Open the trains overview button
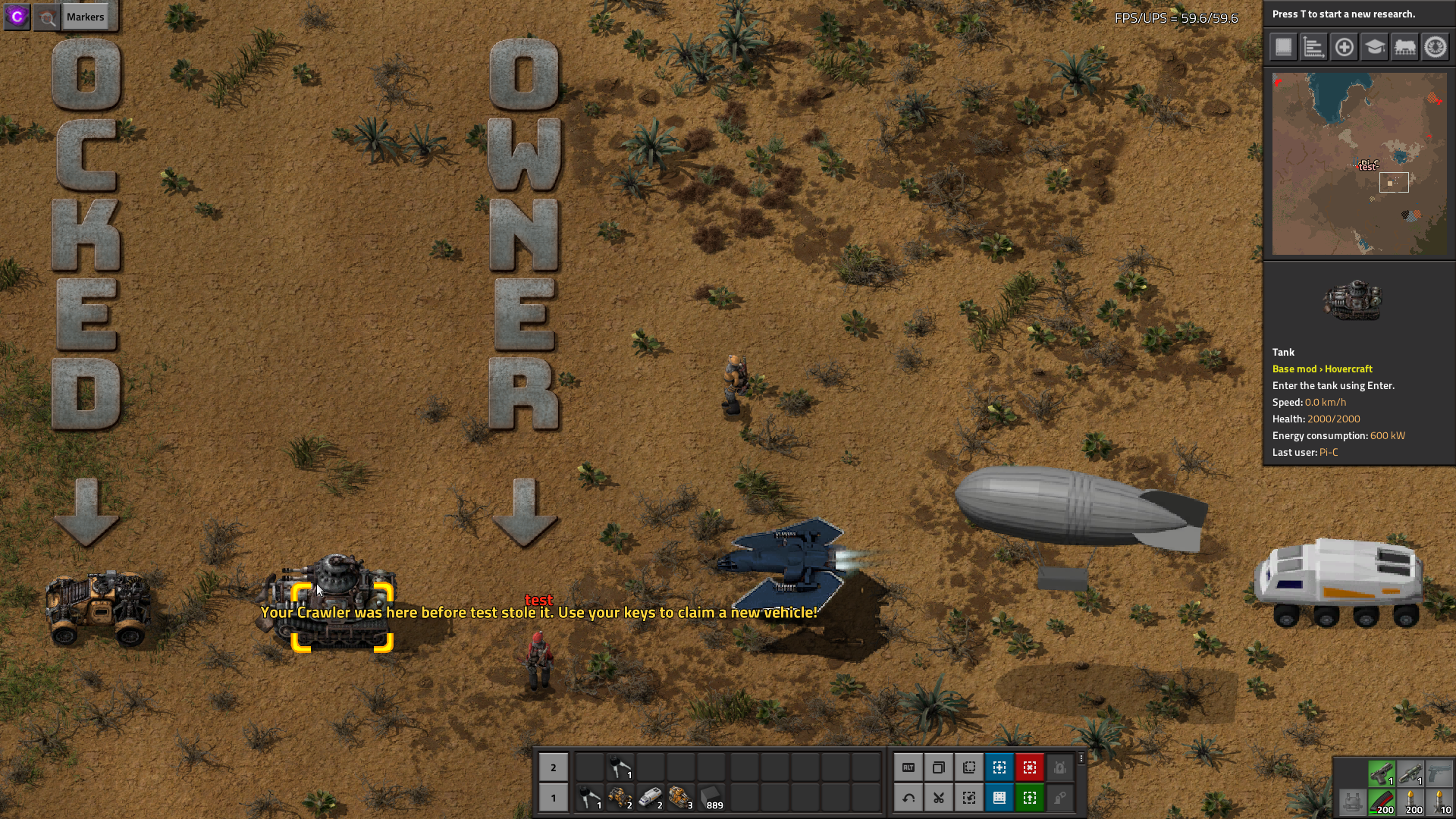The width and height of the screenshot is (1456, 819). pos(1404,47)
